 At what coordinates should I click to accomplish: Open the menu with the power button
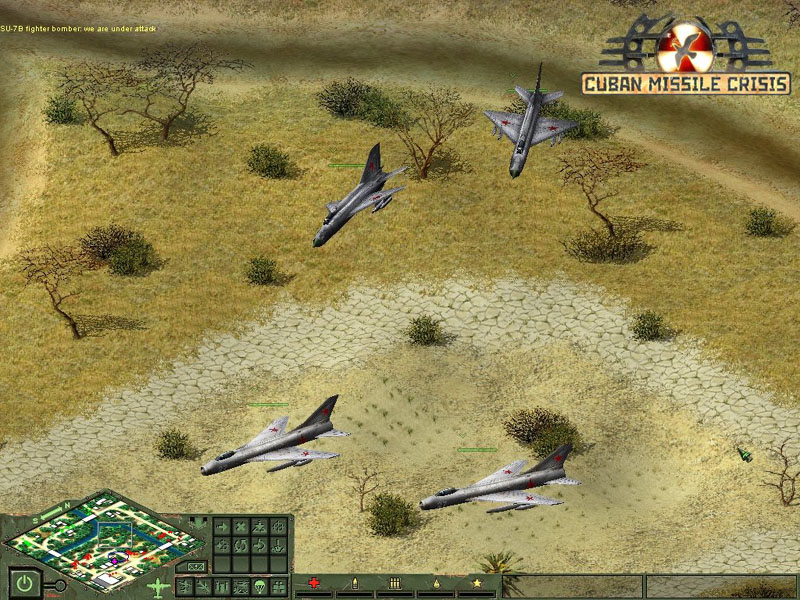[x=24, y=583]
